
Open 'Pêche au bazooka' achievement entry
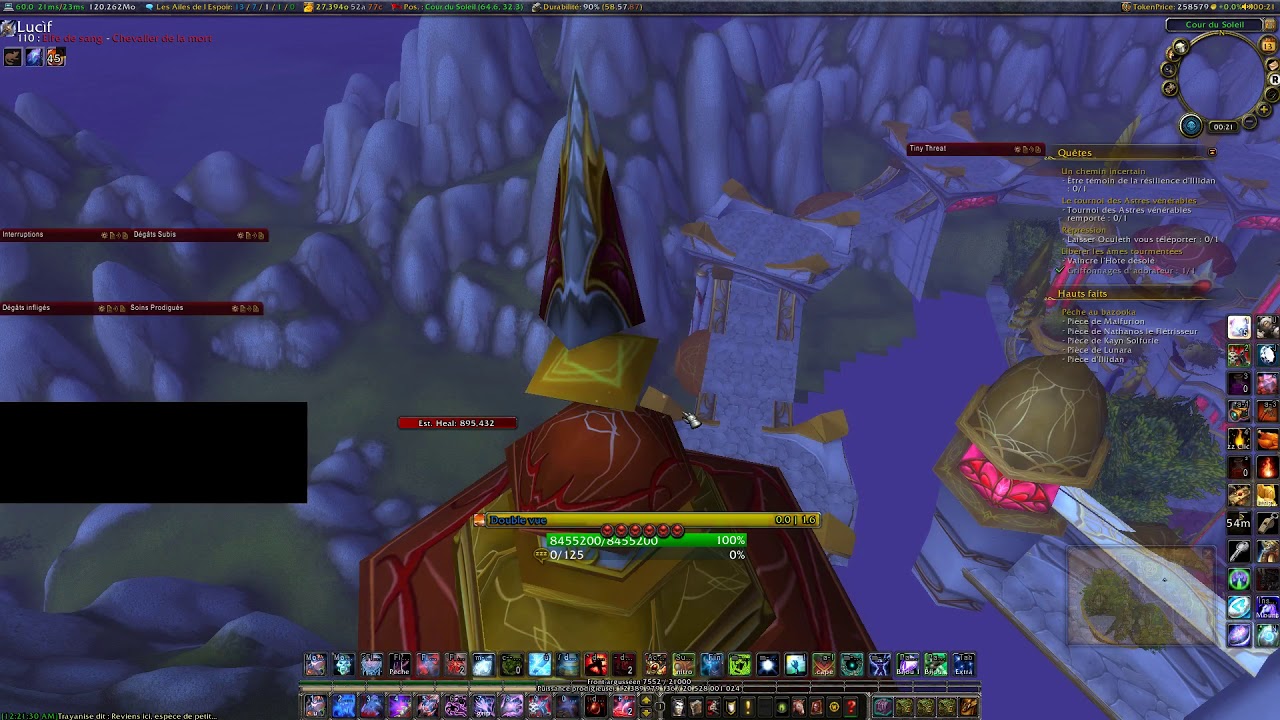point(1098,312)
